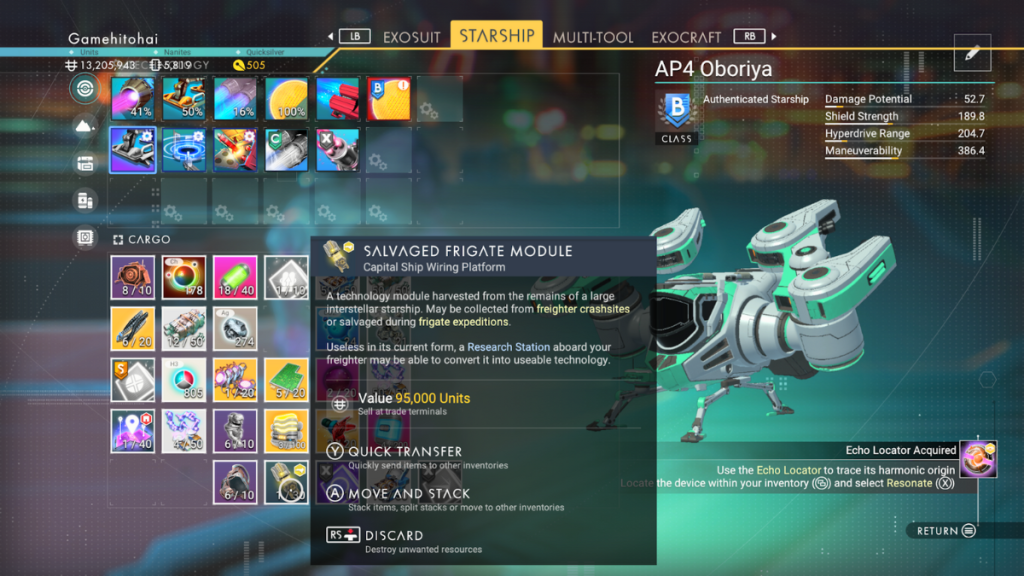1024x576 pixels.
Task: Select the red B-class shield slot
Action: pyautogui.click(x=389, y=98)
